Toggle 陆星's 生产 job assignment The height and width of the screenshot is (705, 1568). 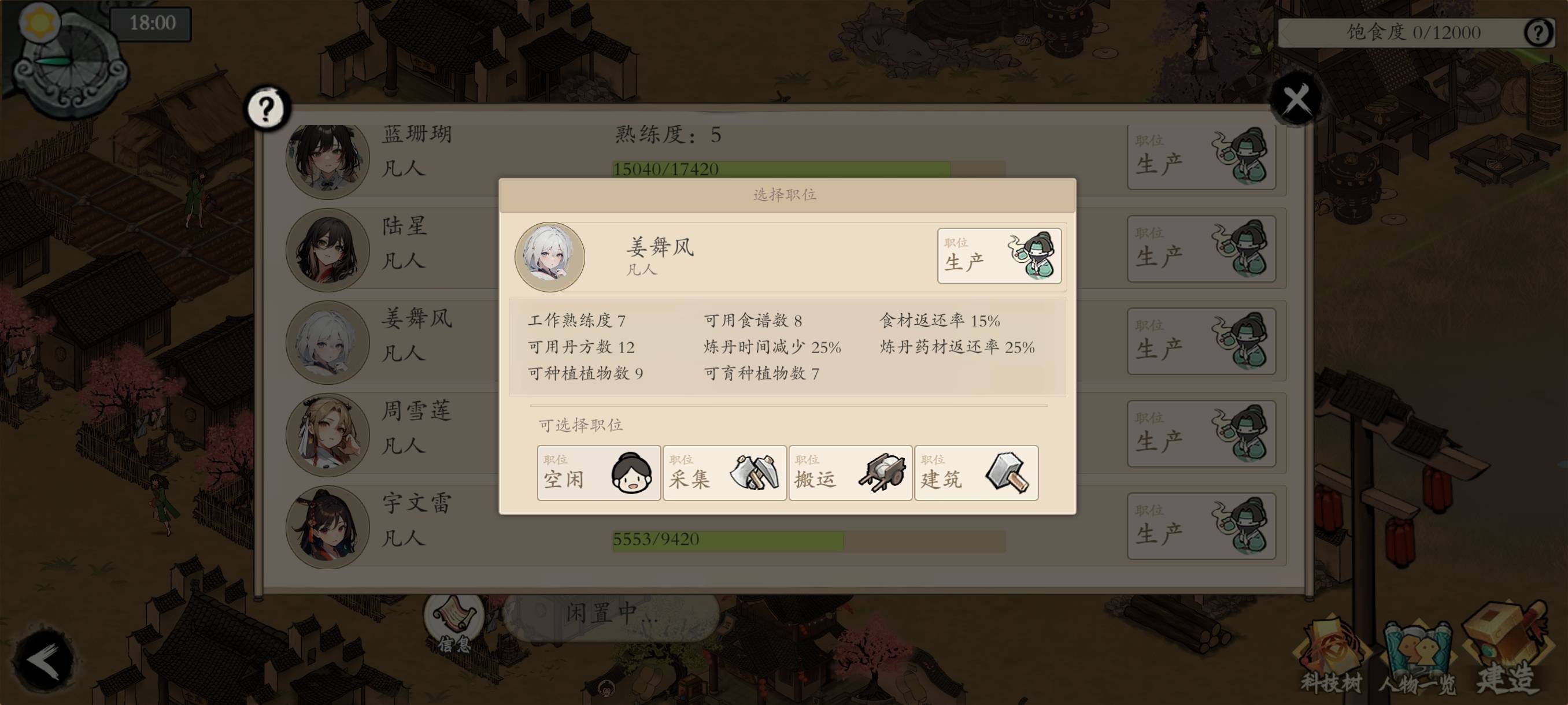(x=1200, y=250)
